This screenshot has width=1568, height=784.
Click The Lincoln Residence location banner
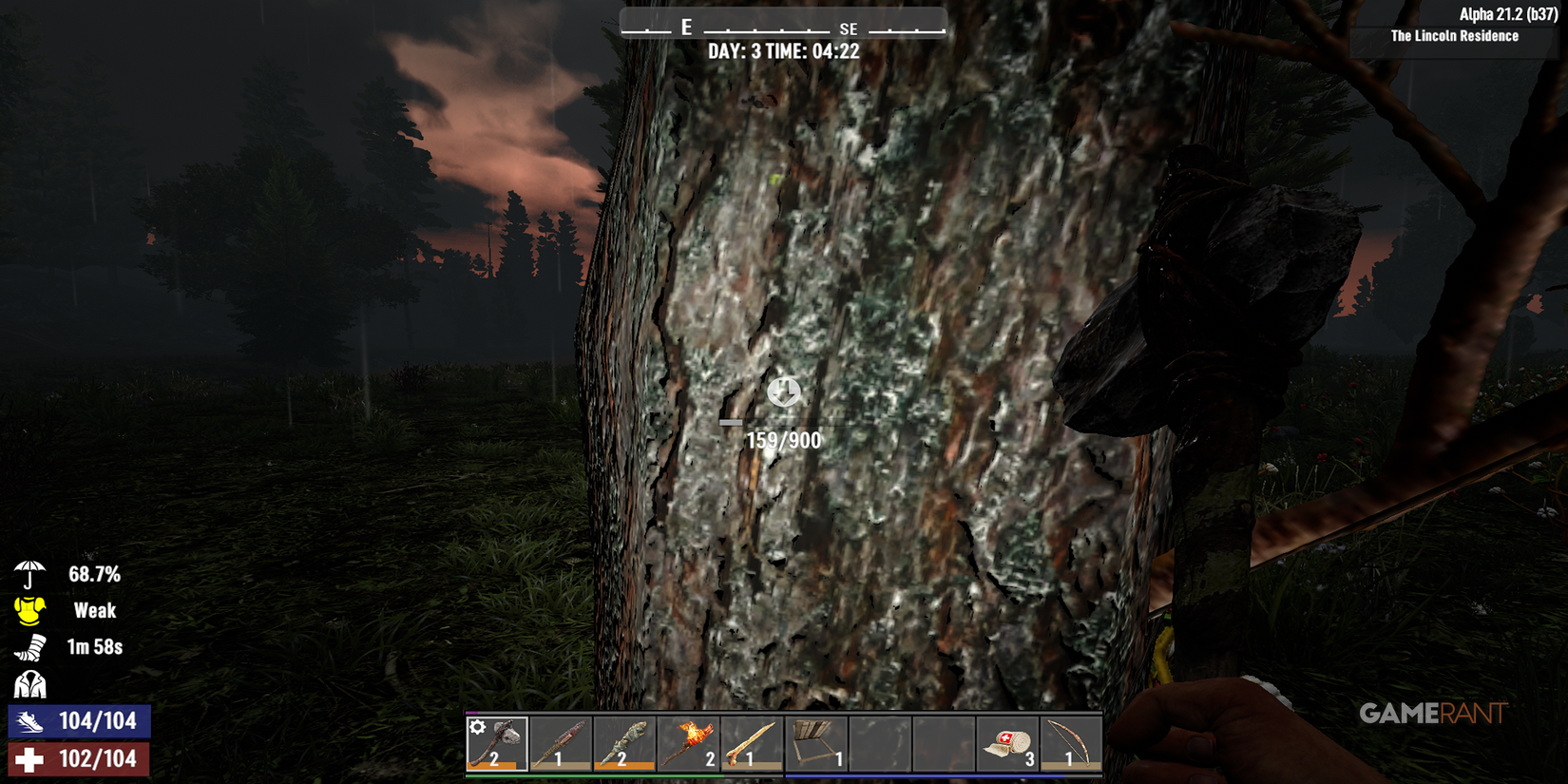click(1454, 36)
